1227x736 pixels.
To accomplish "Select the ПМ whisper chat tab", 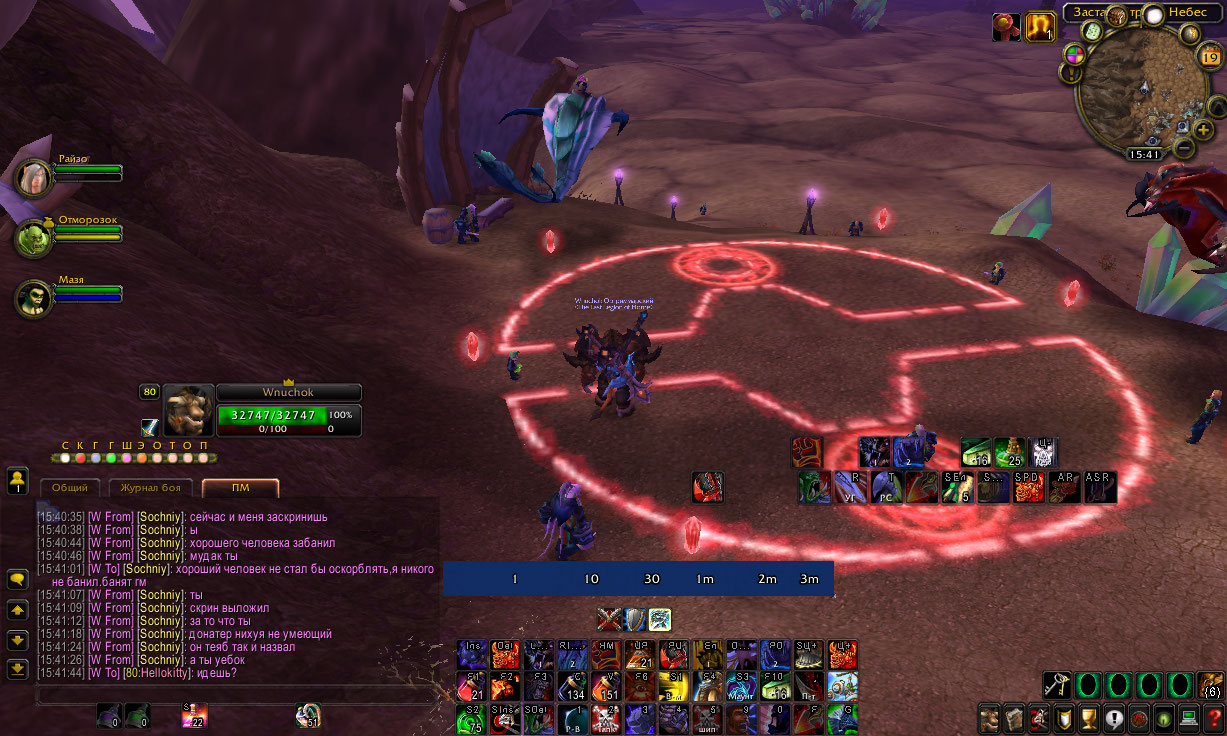I will [240, 488].
